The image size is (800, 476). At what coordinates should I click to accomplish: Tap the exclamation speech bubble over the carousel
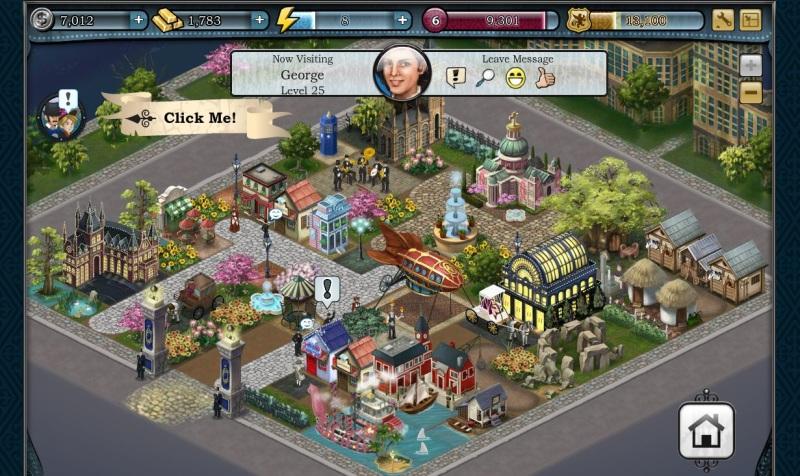[327, 289]
